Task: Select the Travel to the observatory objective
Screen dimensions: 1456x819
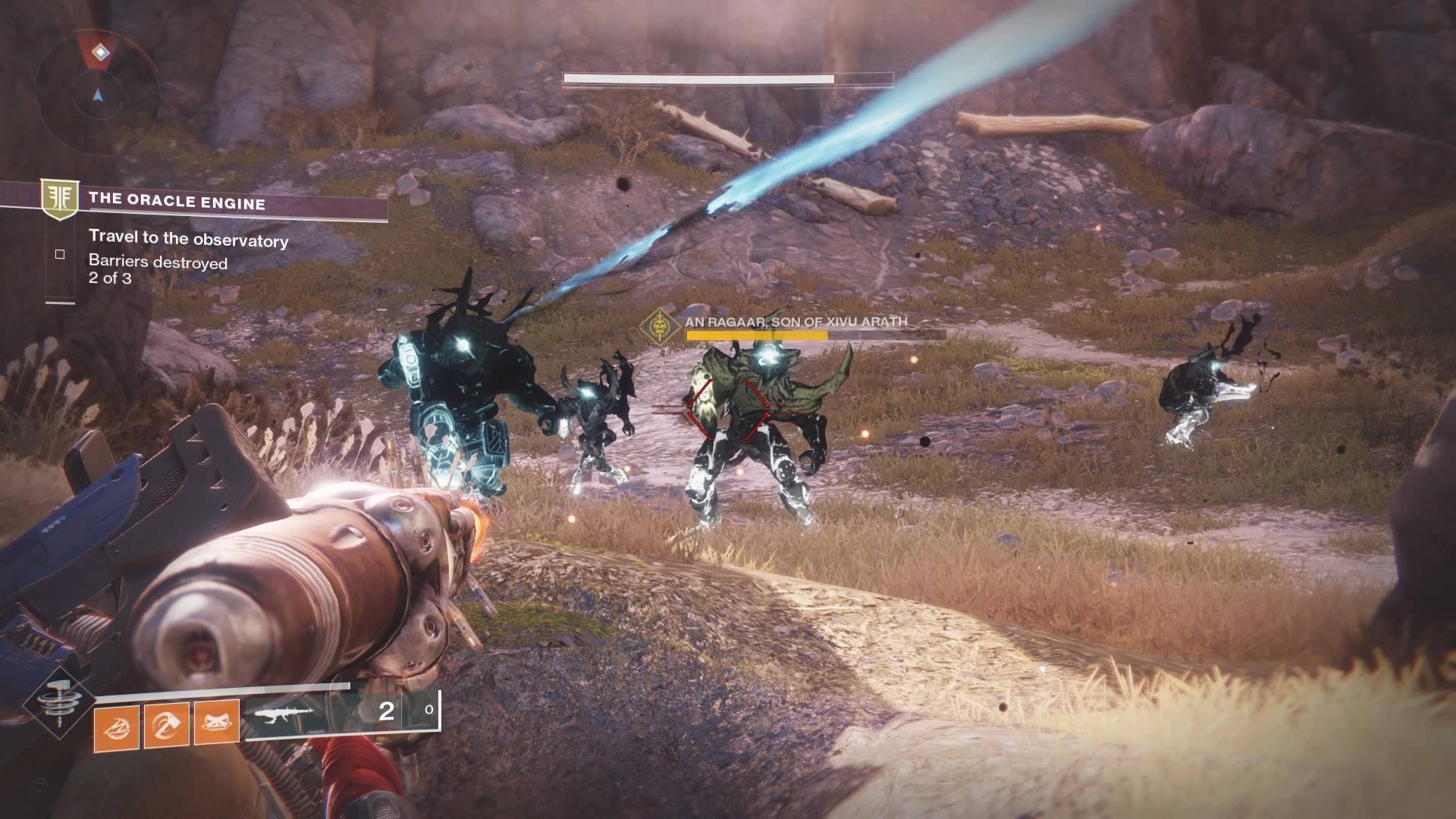Action: [188, 240]
